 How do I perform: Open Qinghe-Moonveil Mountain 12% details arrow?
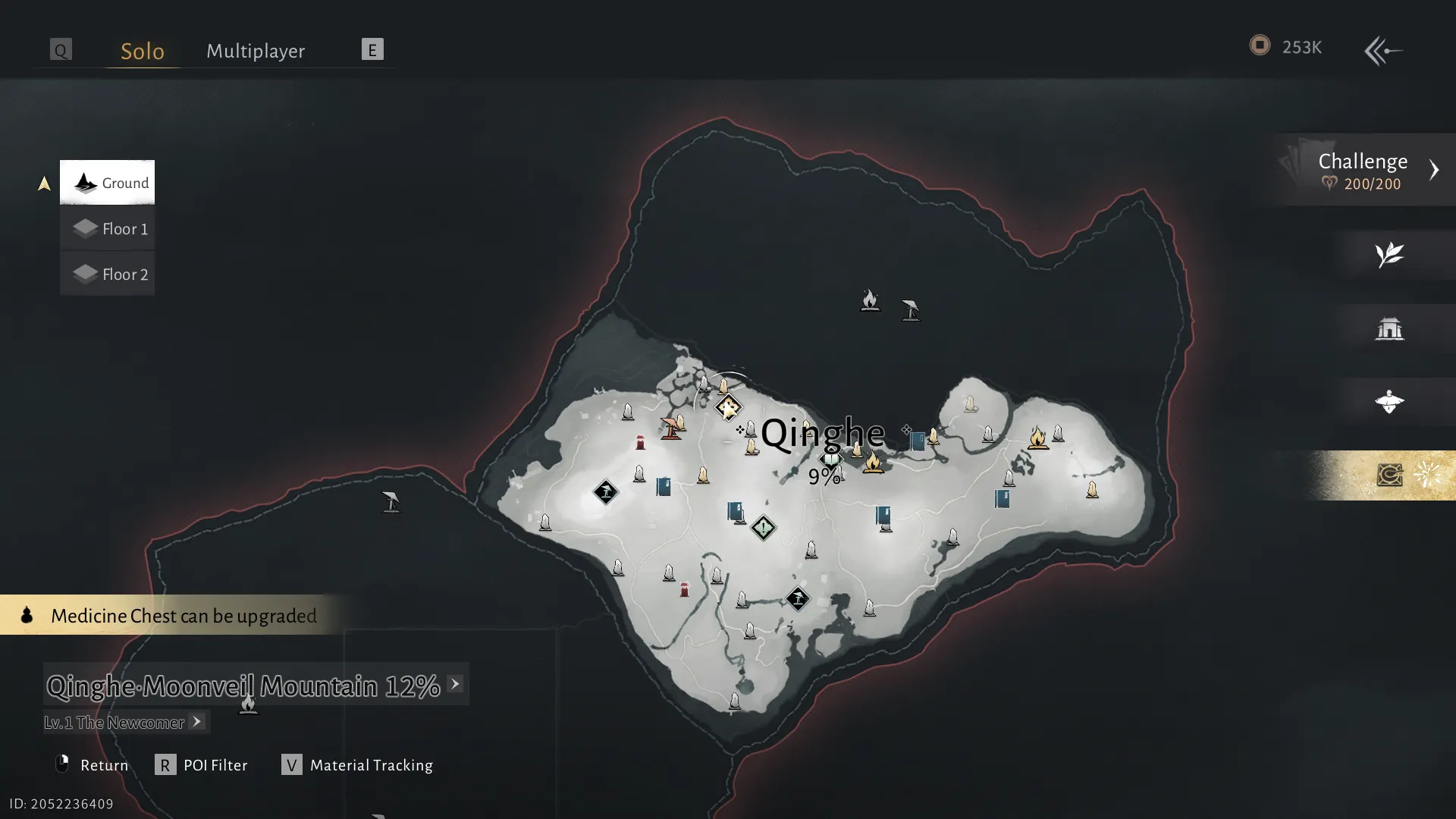[454, 684]
